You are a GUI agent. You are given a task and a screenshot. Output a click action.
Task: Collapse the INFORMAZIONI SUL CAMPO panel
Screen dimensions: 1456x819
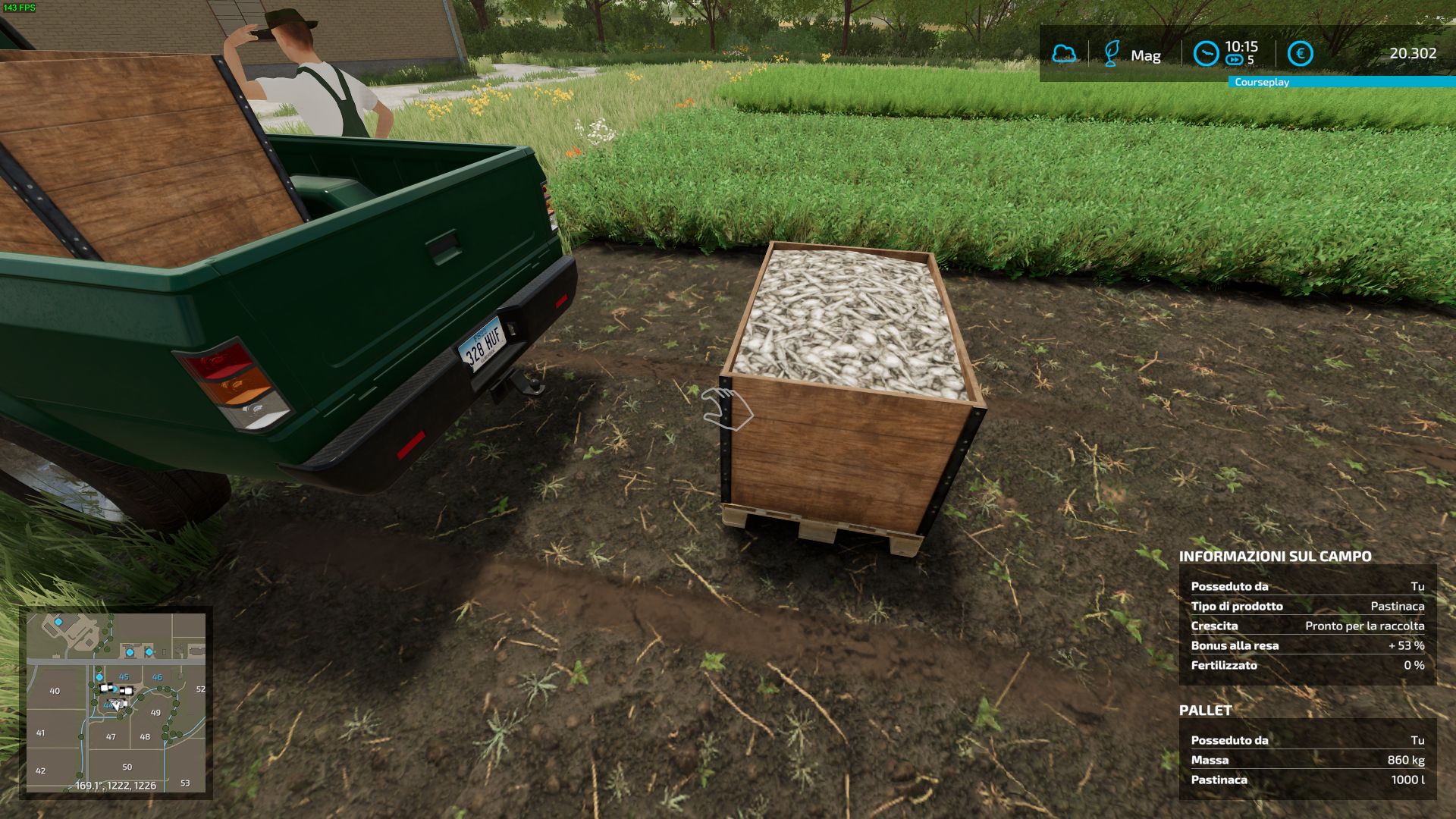click(x=1274, y=556)
